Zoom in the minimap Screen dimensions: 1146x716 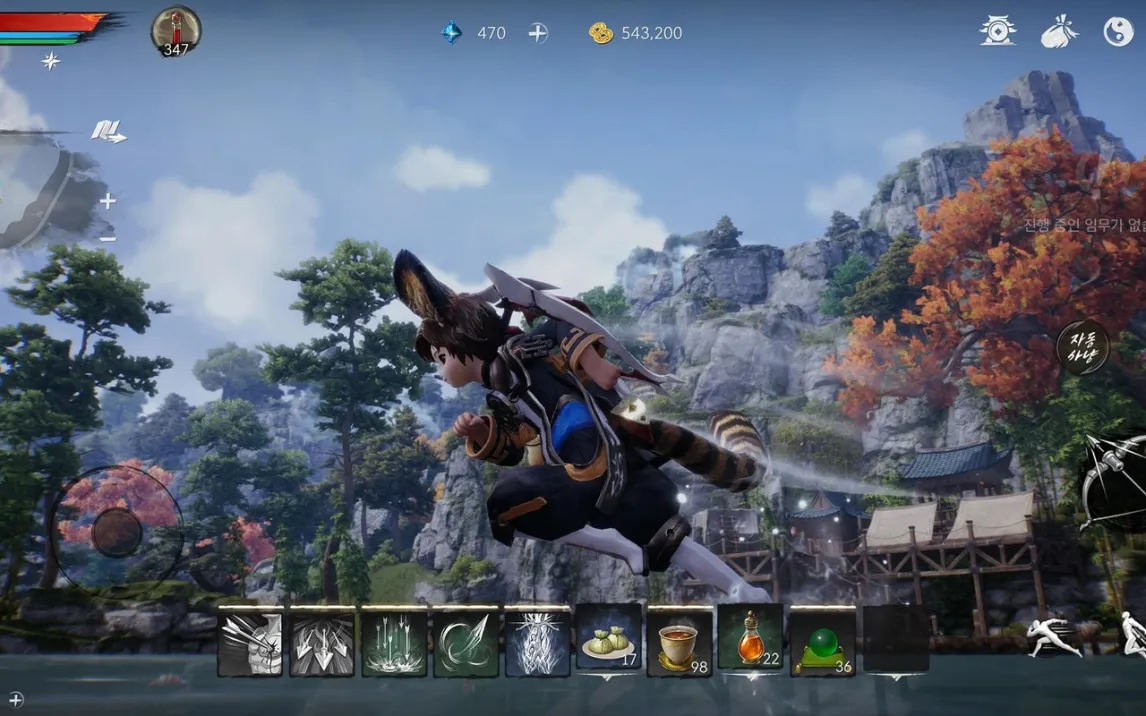107,201
